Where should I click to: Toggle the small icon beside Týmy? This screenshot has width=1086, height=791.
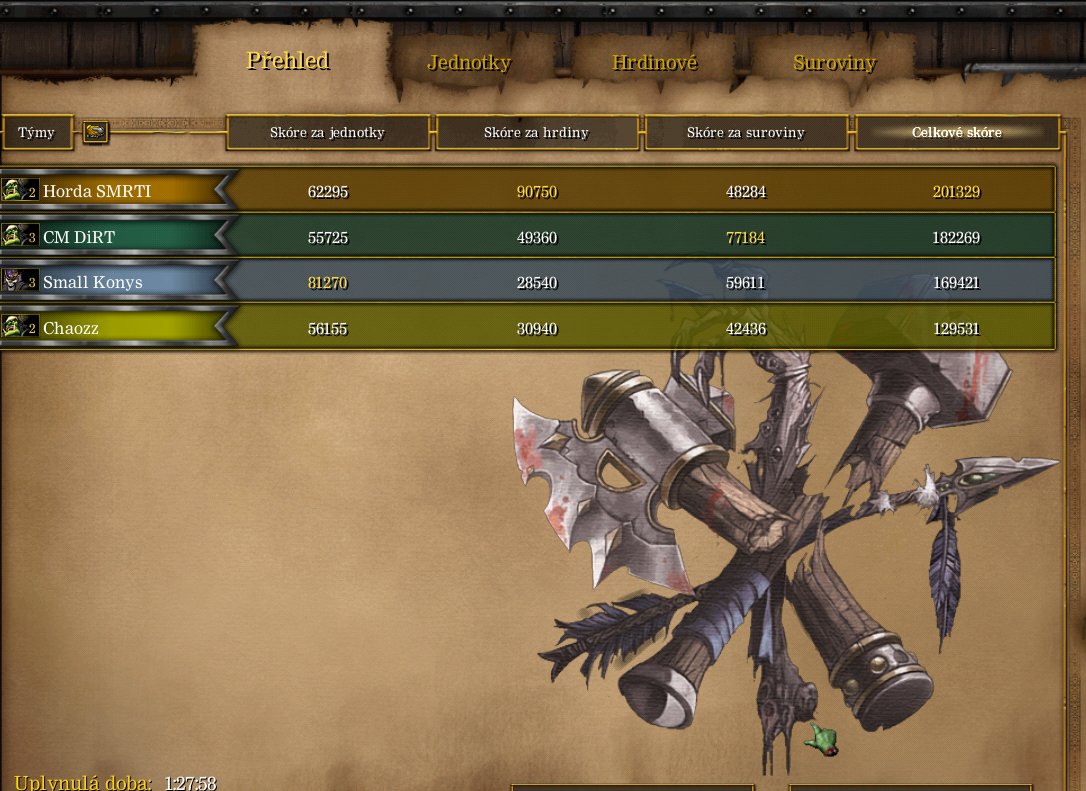coord(95,132)
